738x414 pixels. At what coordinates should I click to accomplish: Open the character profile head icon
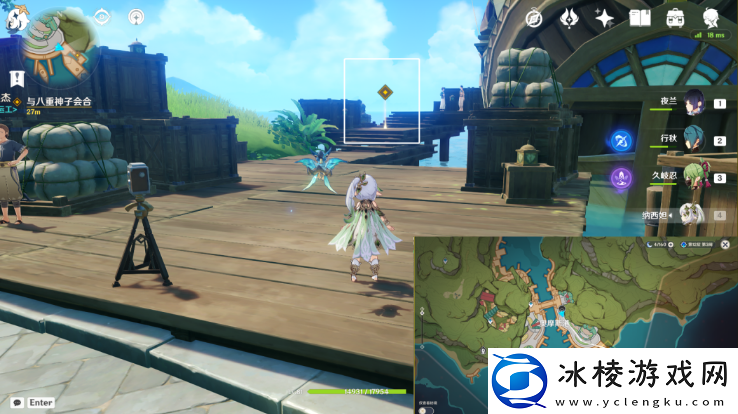[x=712, y=18]
